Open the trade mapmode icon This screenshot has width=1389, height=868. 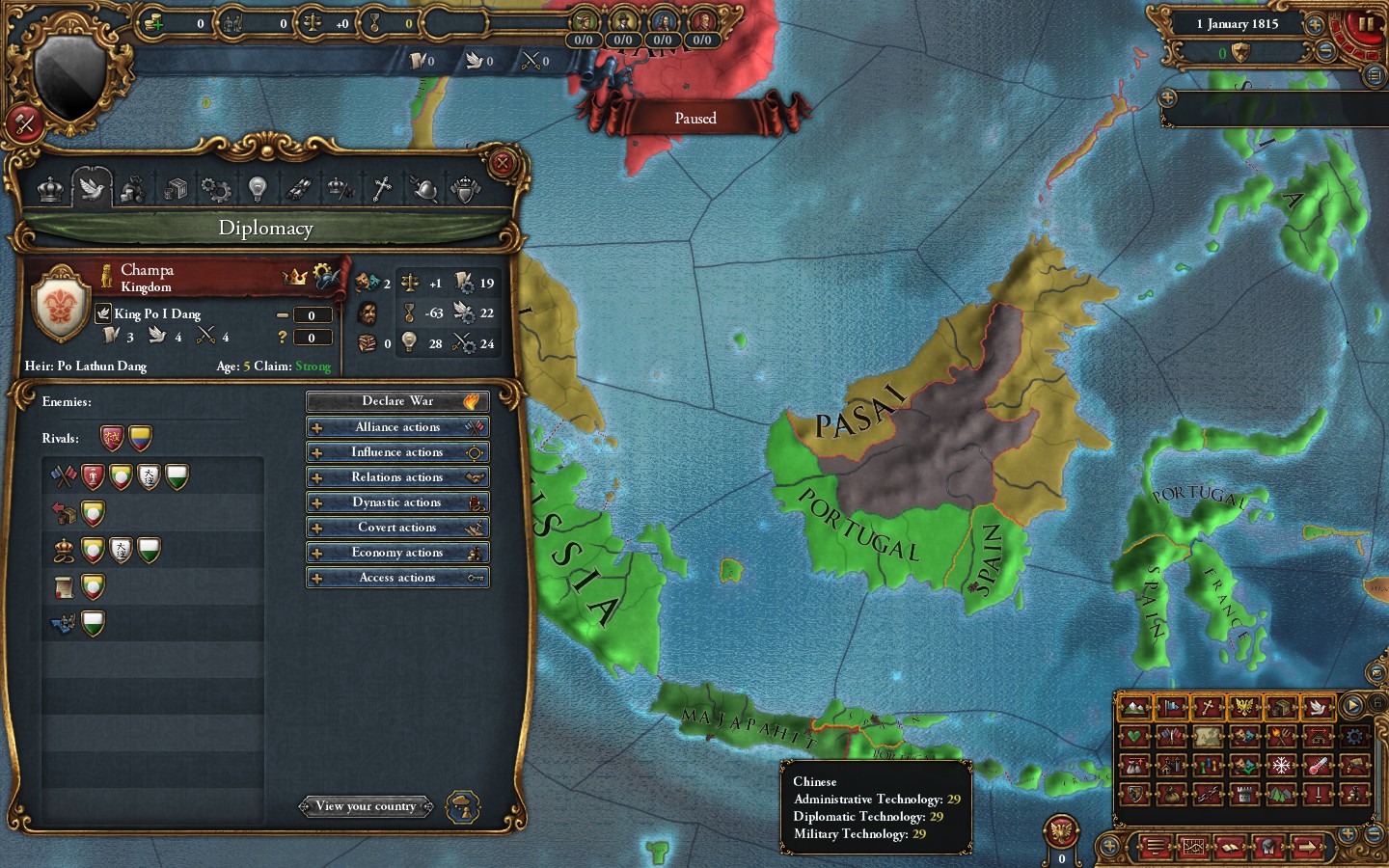[x=1280, y=707]
